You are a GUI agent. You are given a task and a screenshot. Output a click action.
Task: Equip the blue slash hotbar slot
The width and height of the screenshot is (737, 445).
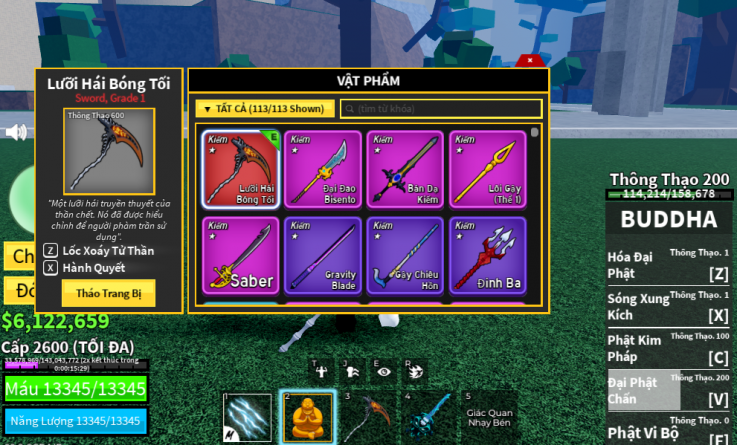coord(248,416)
